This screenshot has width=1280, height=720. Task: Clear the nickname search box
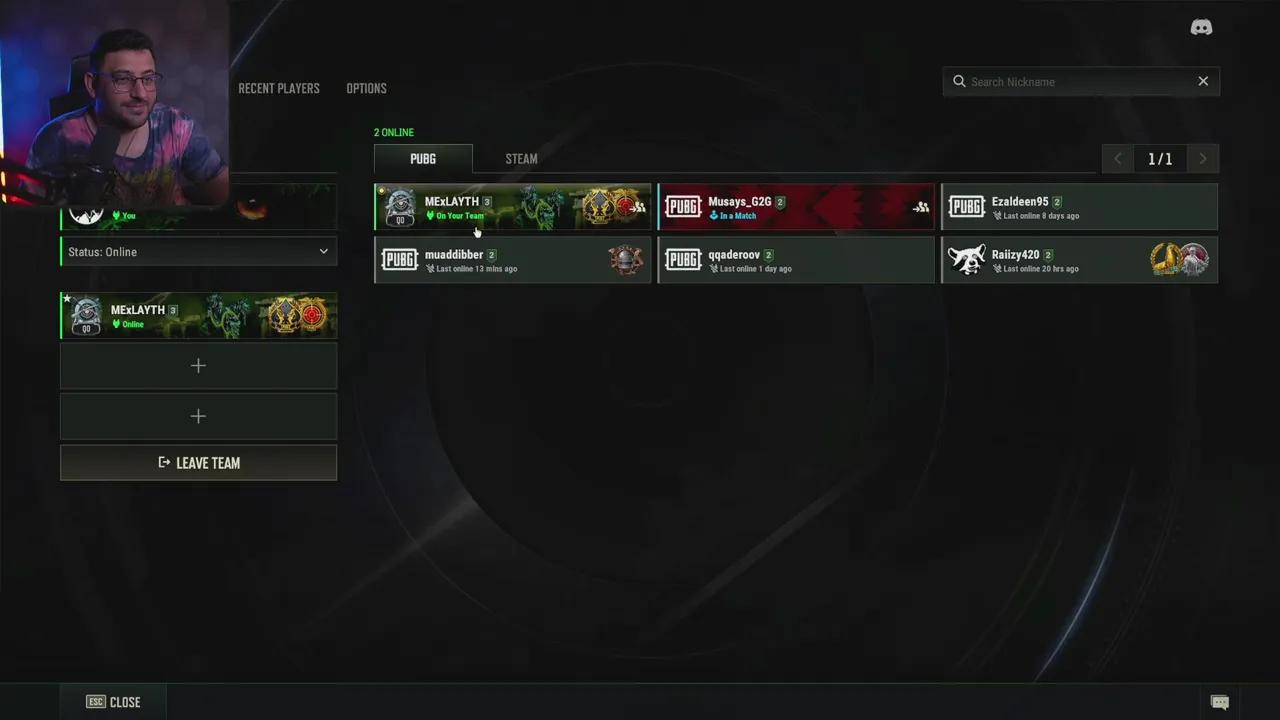[1203, 82]
